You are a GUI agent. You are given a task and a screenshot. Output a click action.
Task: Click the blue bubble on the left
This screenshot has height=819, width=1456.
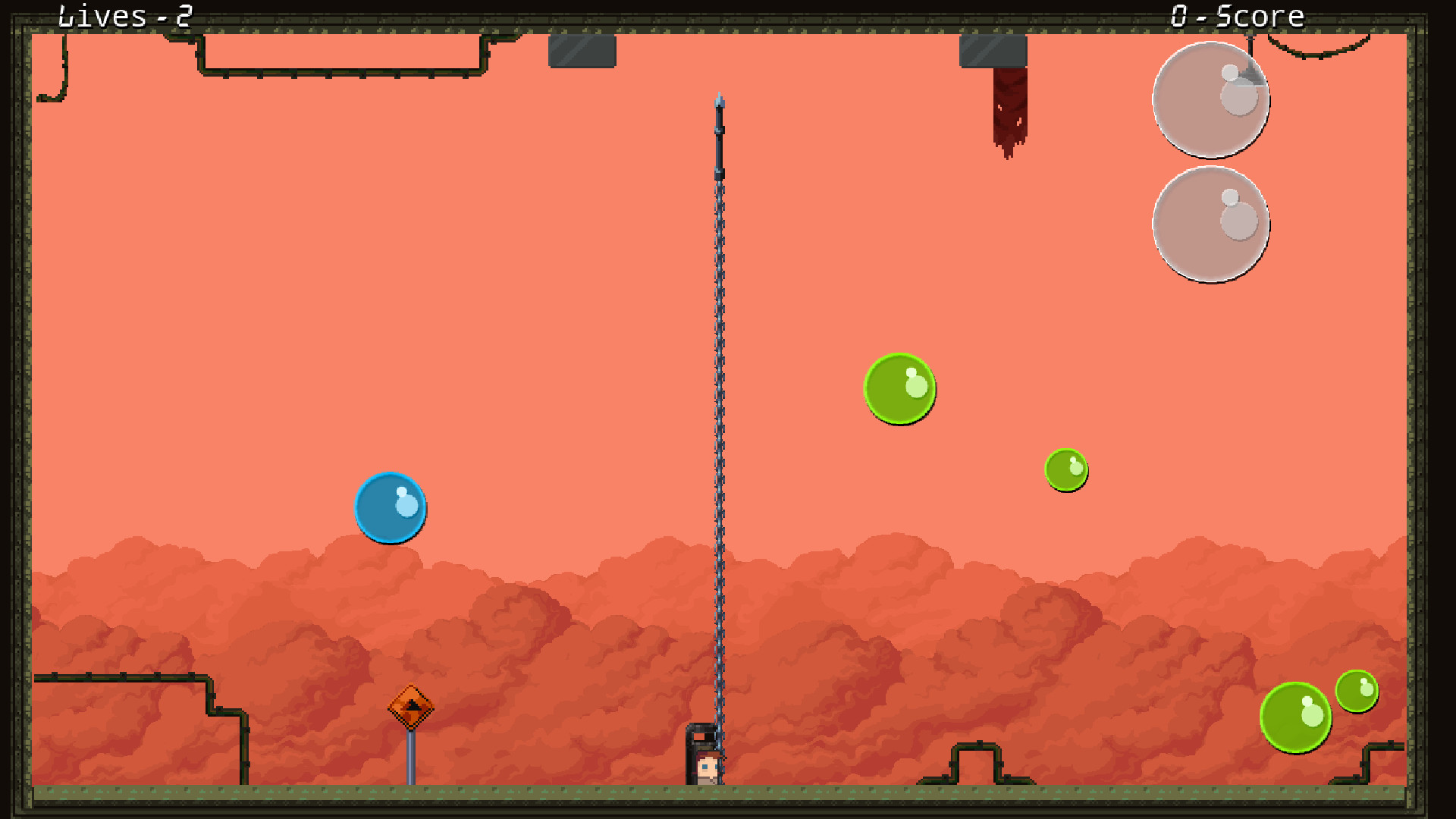click(x=391, y=508)
